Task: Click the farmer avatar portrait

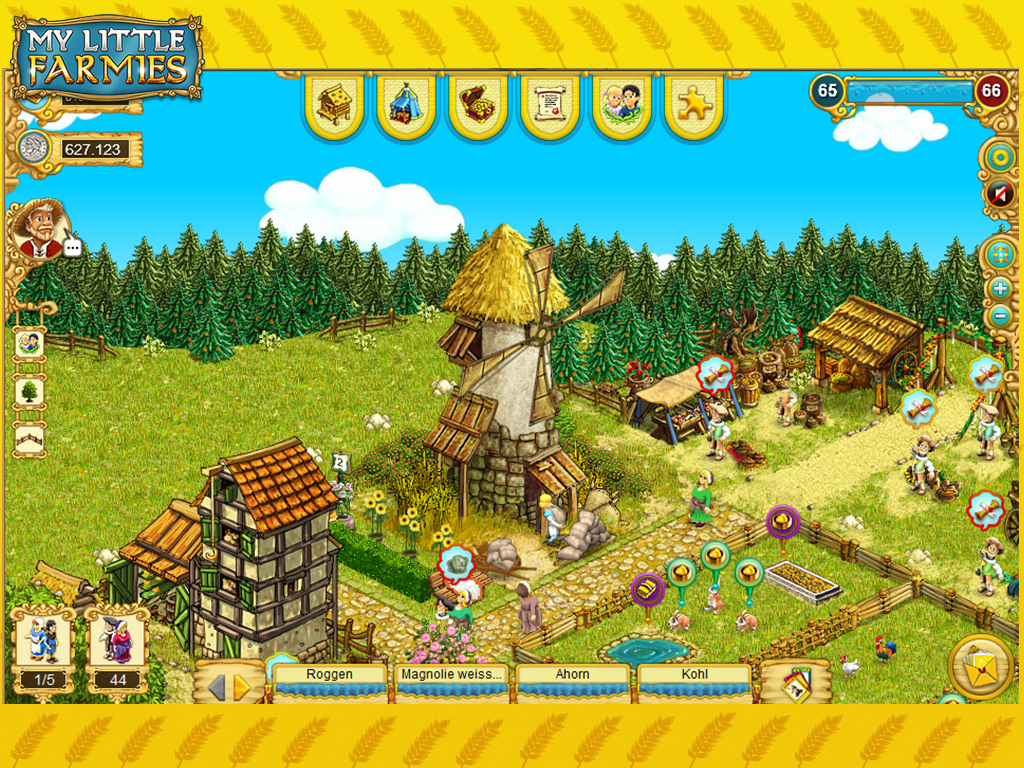Action: coord(39,228)
